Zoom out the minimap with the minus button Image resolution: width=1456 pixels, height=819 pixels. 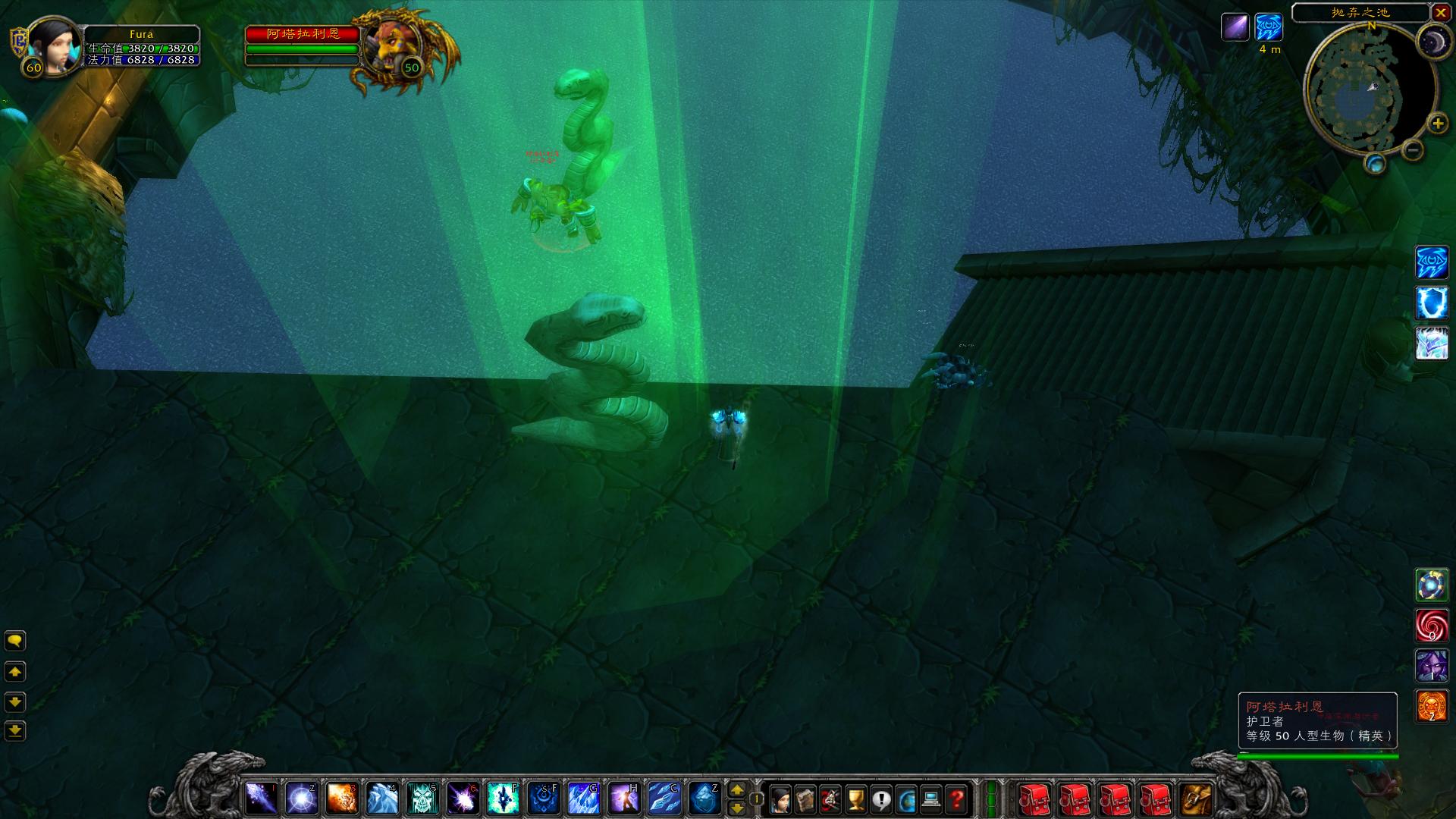[x=1412, y=150]
